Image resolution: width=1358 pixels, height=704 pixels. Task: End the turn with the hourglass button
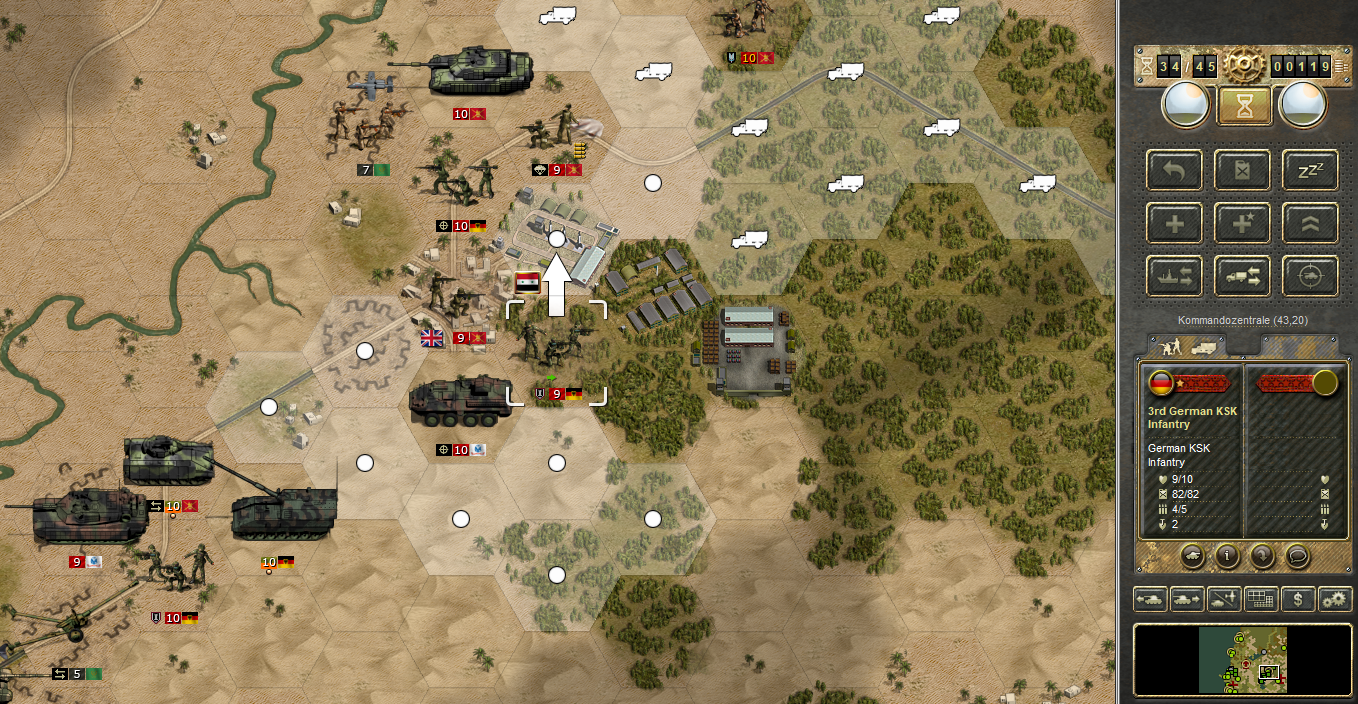pos(1243,106)
